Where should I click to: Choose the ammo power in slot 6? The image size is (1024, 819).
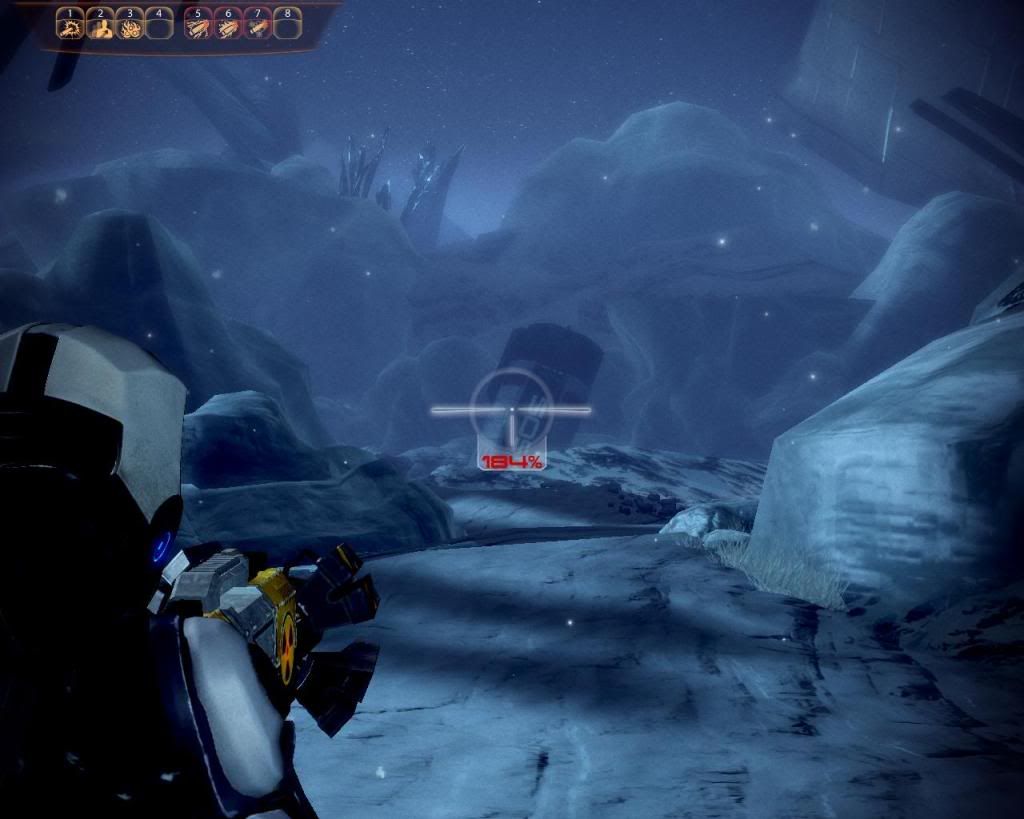point(228,28)
